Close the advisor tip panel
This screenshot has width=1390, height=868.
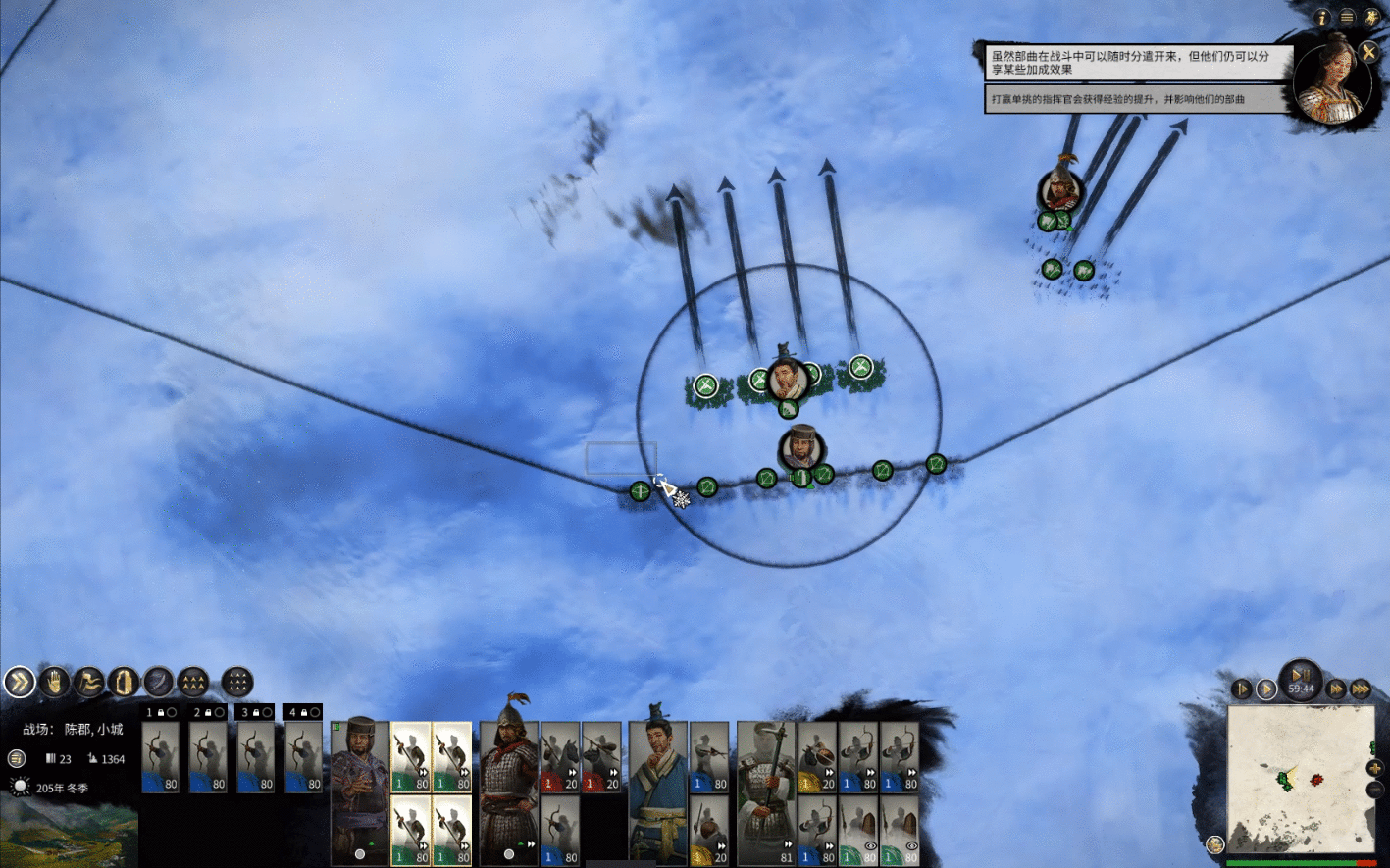pos(1367,53)
